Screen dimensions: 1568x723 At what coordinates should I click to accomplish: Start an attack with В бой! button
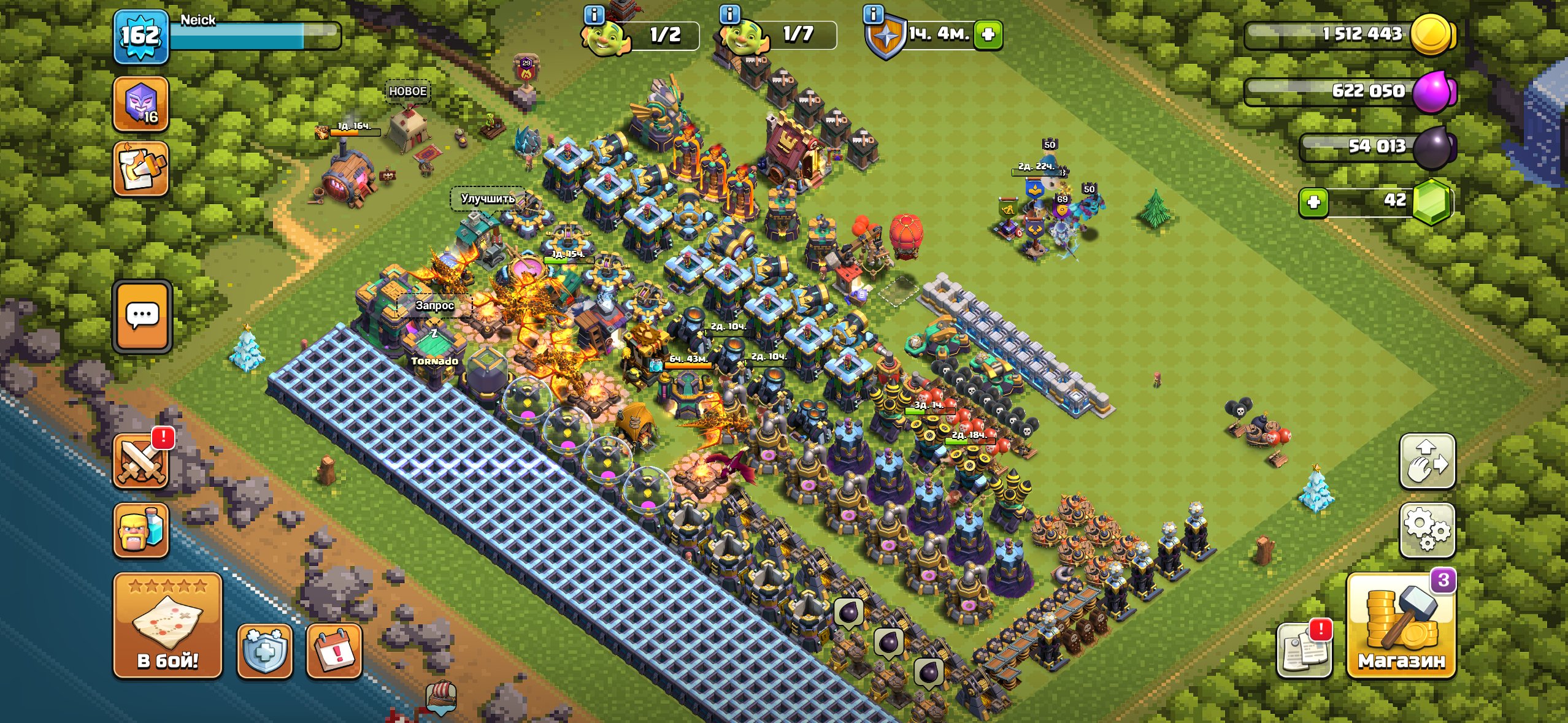click(167, 625)
